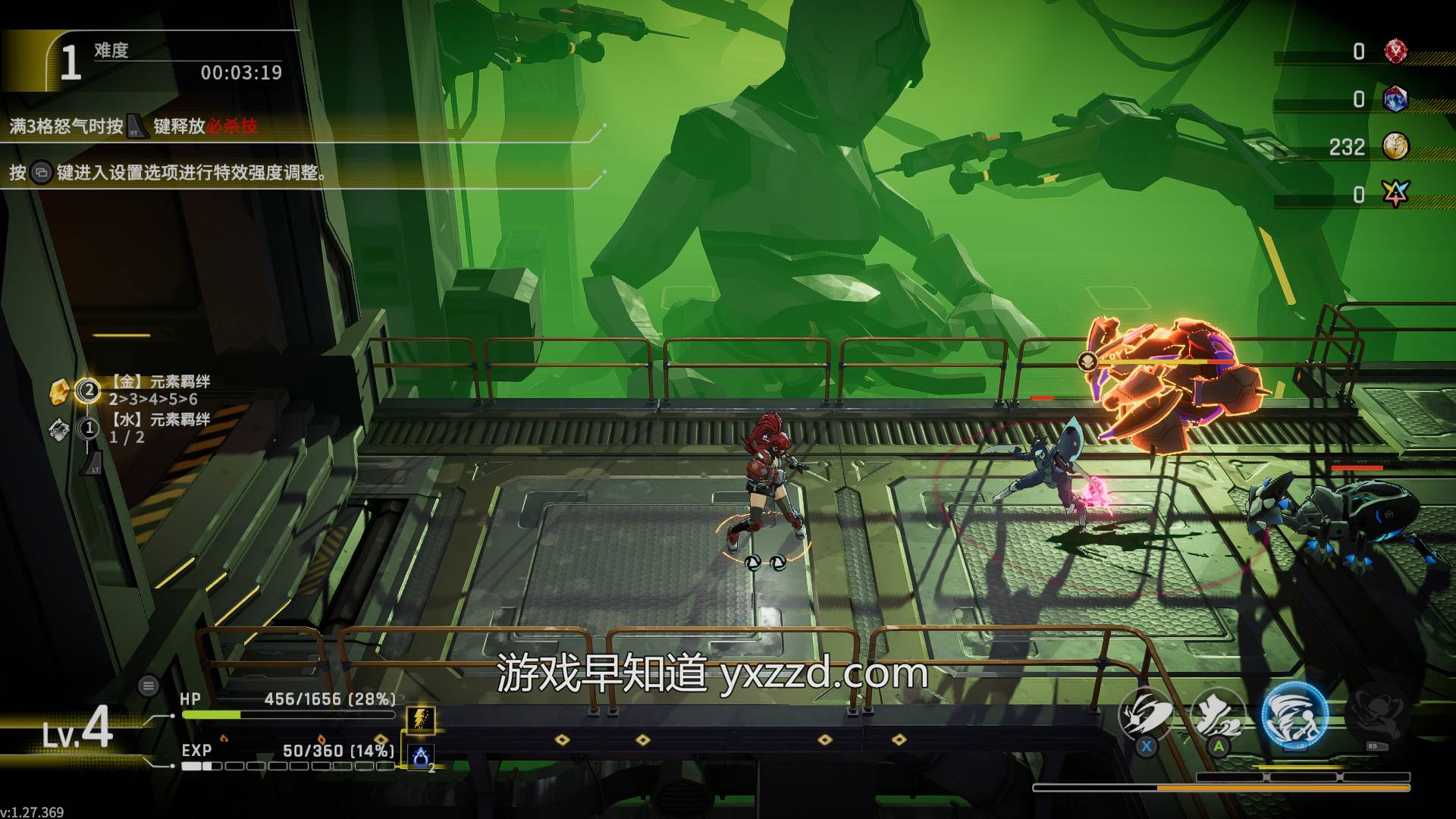Open the 【水】元素羁绊 water element bond entry
Viewport: 1456px width, 819px height.
(x=159, y=419)
